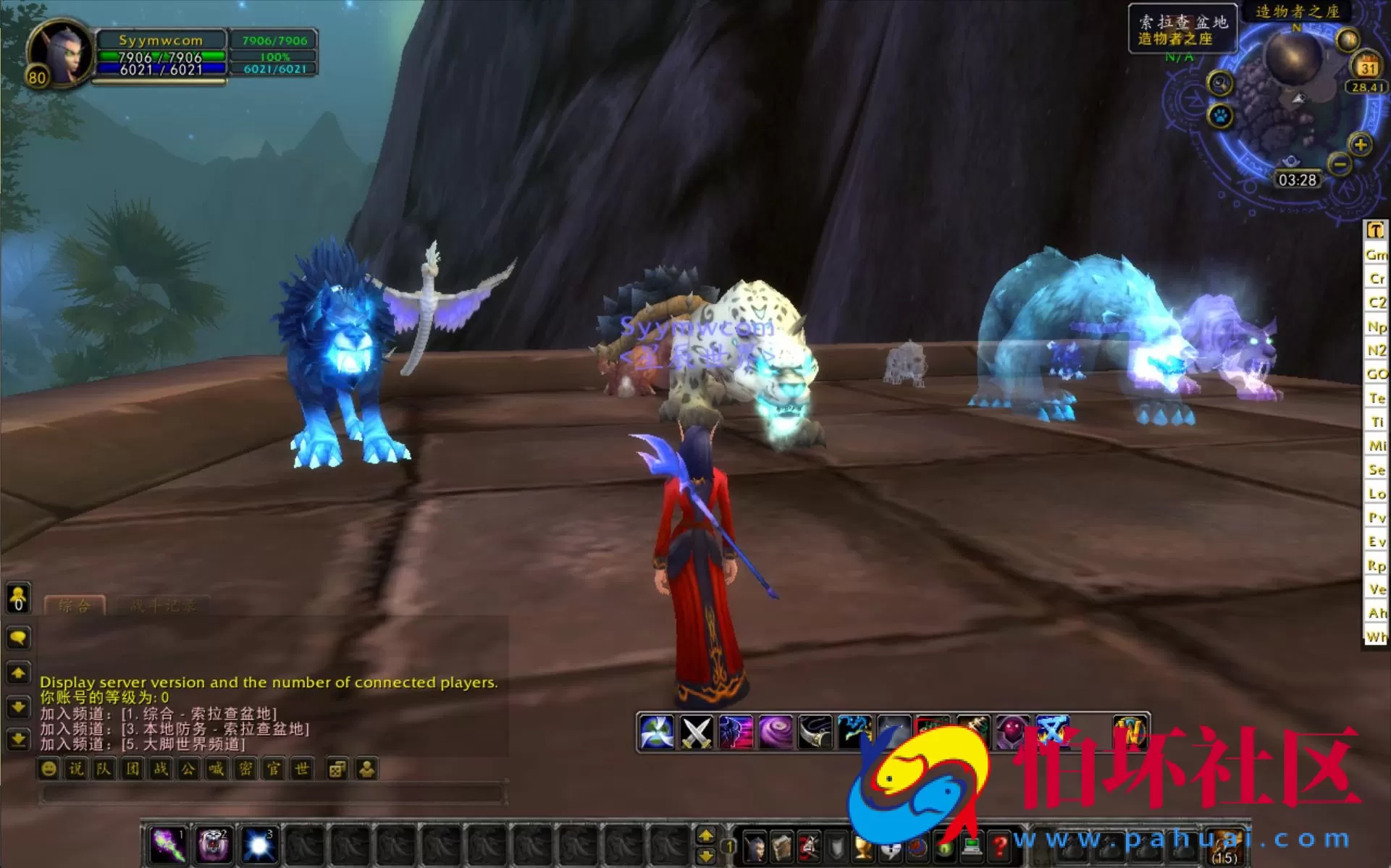This screenshot has width=1391, height=868.
Task: Open the emote smiley menu above chat buttons
Action: [x=48, y=769]
